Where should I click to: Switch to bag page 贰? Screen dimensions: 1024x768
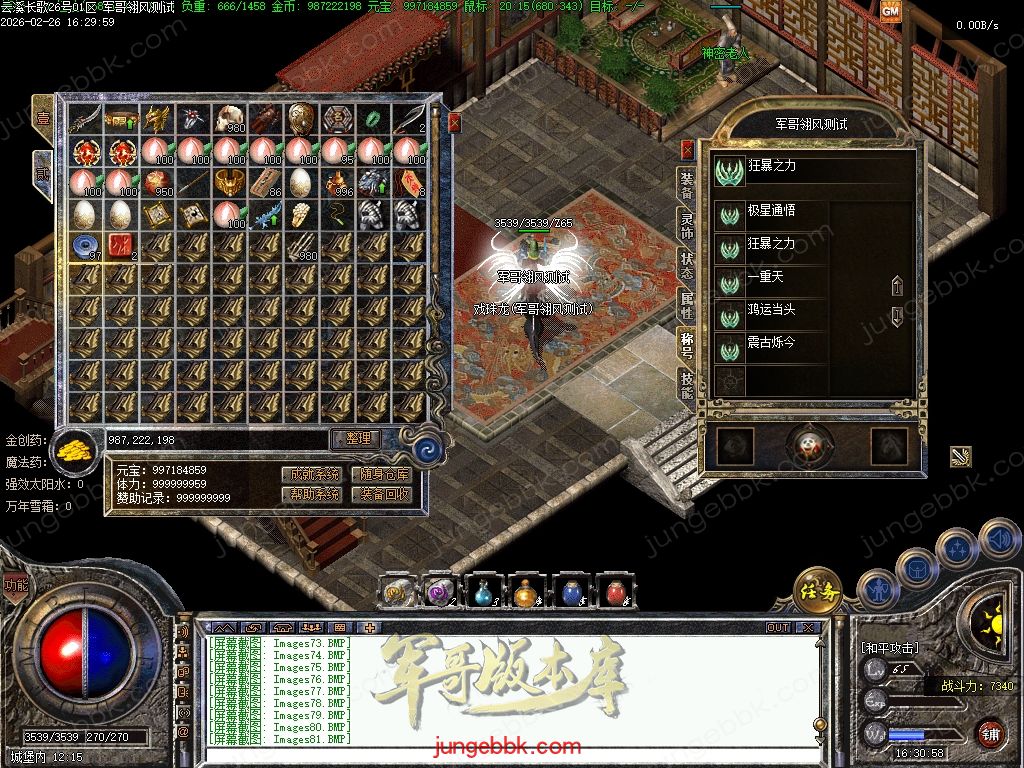tap(43, 172)
